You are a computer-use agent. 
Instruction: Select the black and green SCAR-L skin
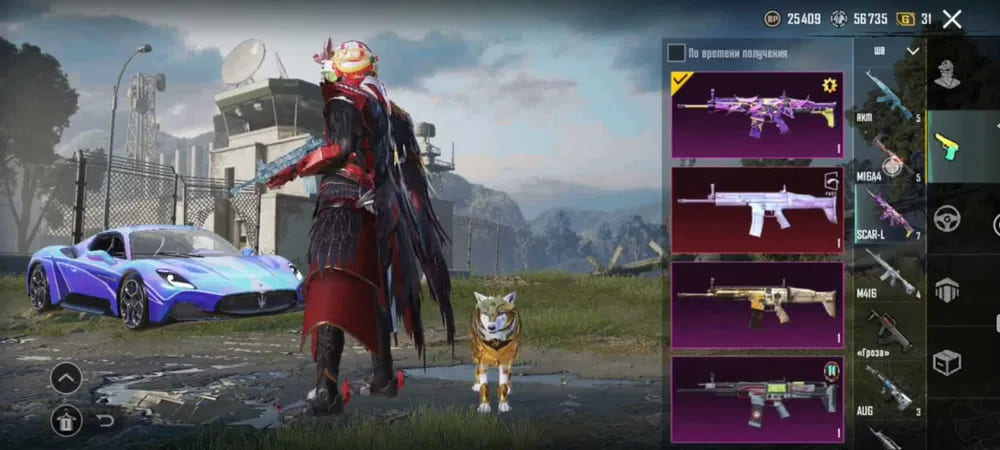[756, 398]
